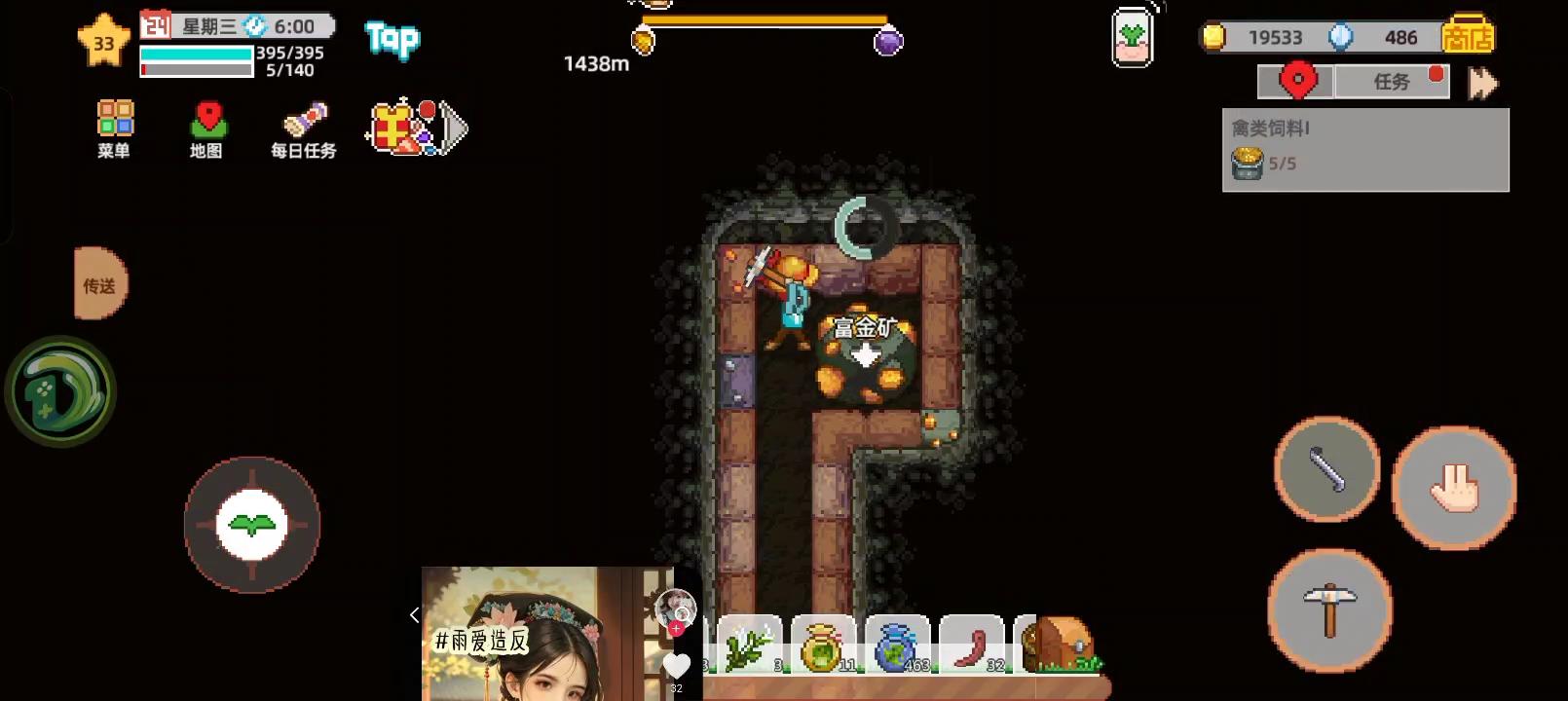Tap the health bar showing 395/395
Screen dimensions: 1568x701
(195, 54)
